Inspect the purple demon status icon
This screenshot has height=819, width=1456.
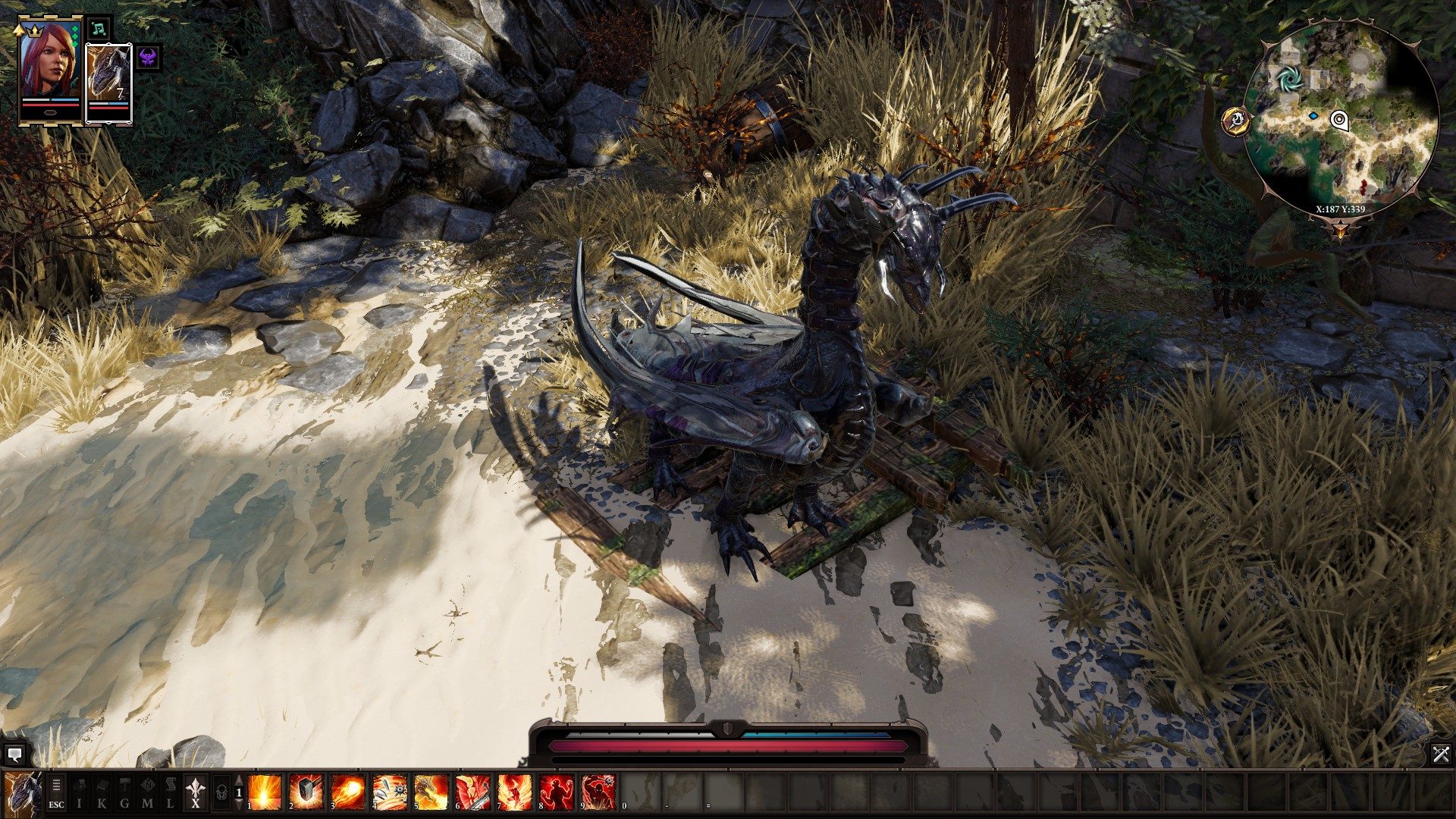tap(146, 58)
